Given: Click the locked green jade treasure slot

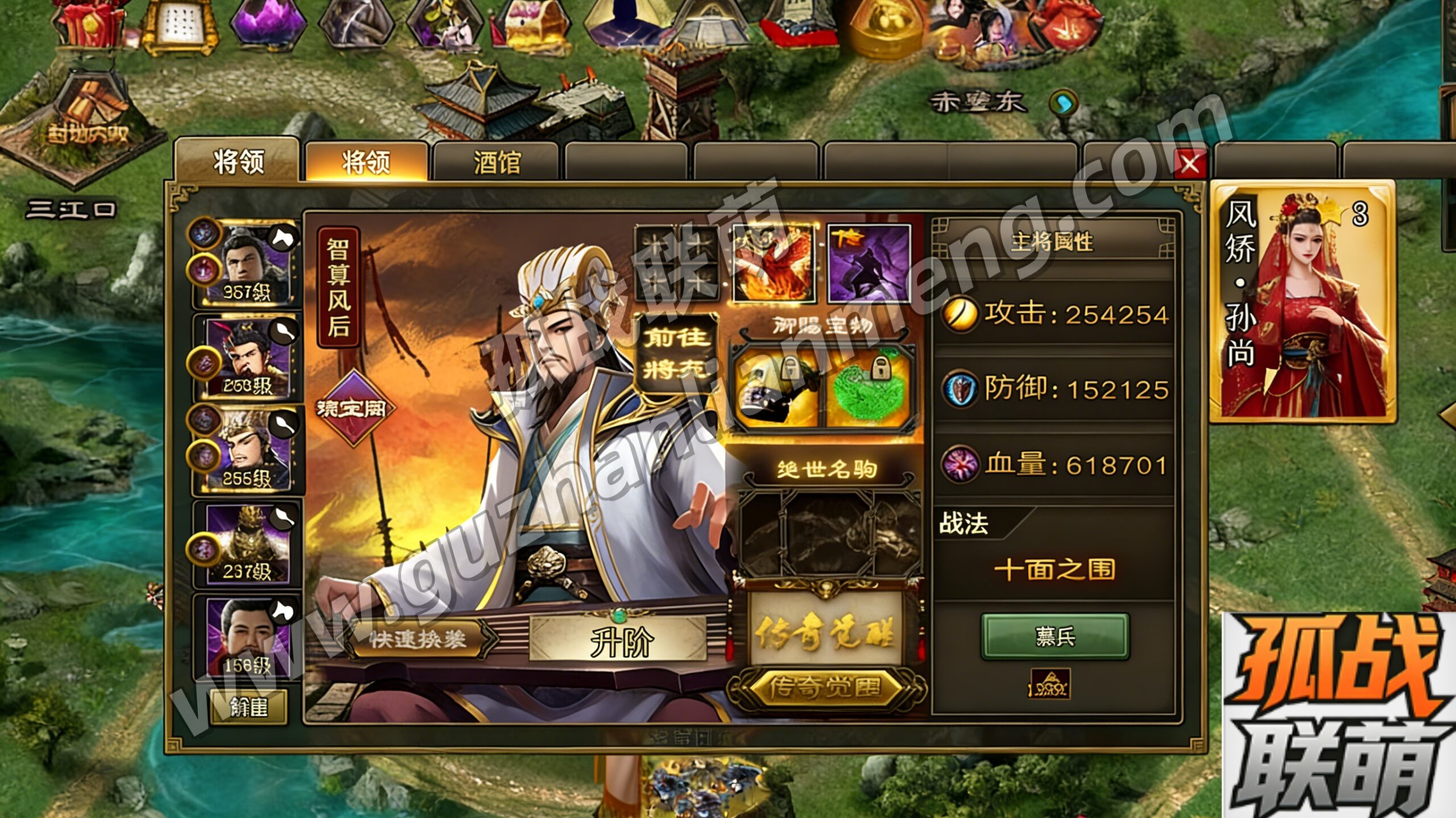Looking at the screenshot, I should pos(868,389).
